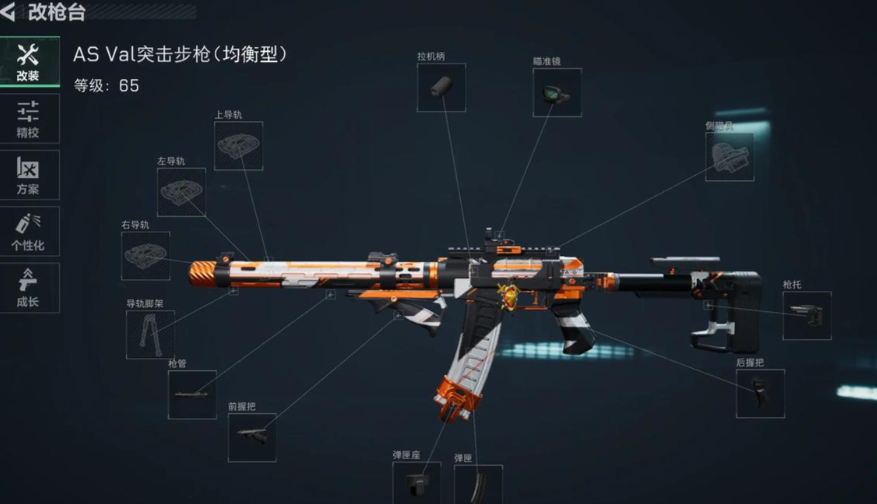This screenshot has width=877, height=504.
Task: Open the 方案 tab
Action: [28, 175]
